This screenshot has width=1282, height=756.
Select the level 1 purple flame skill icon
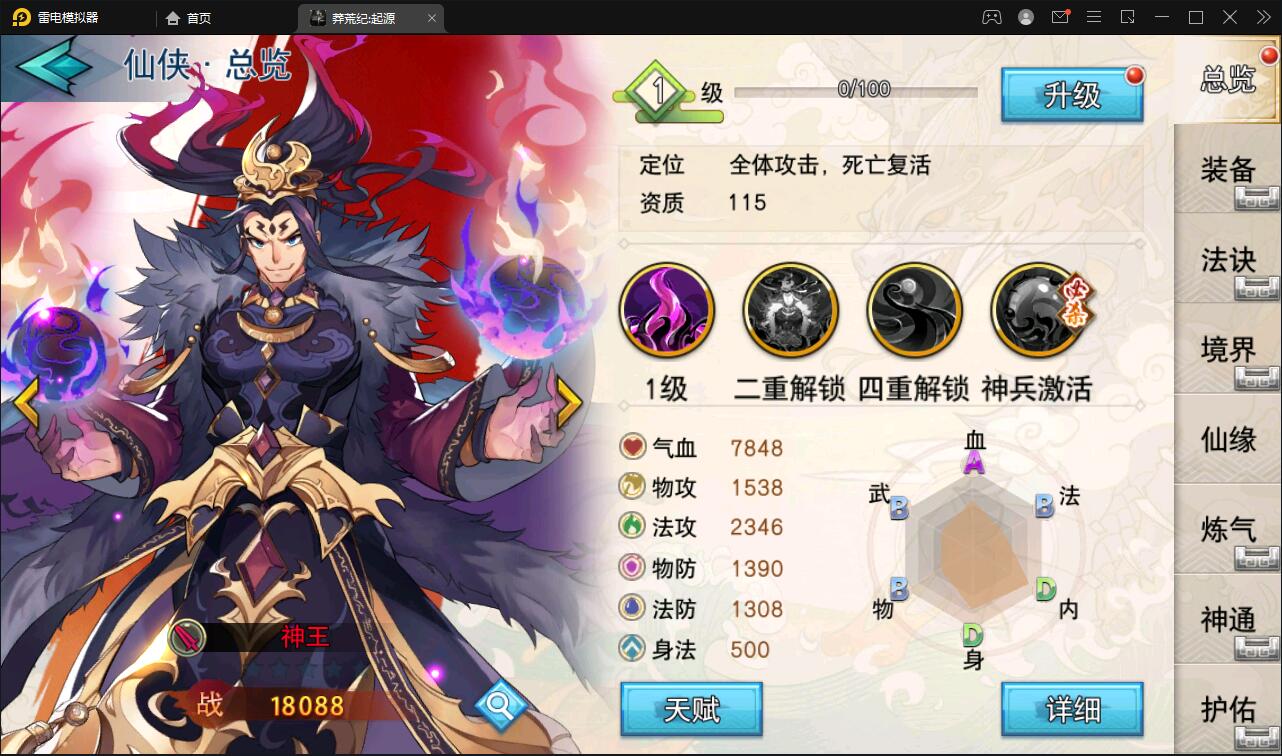666,310
